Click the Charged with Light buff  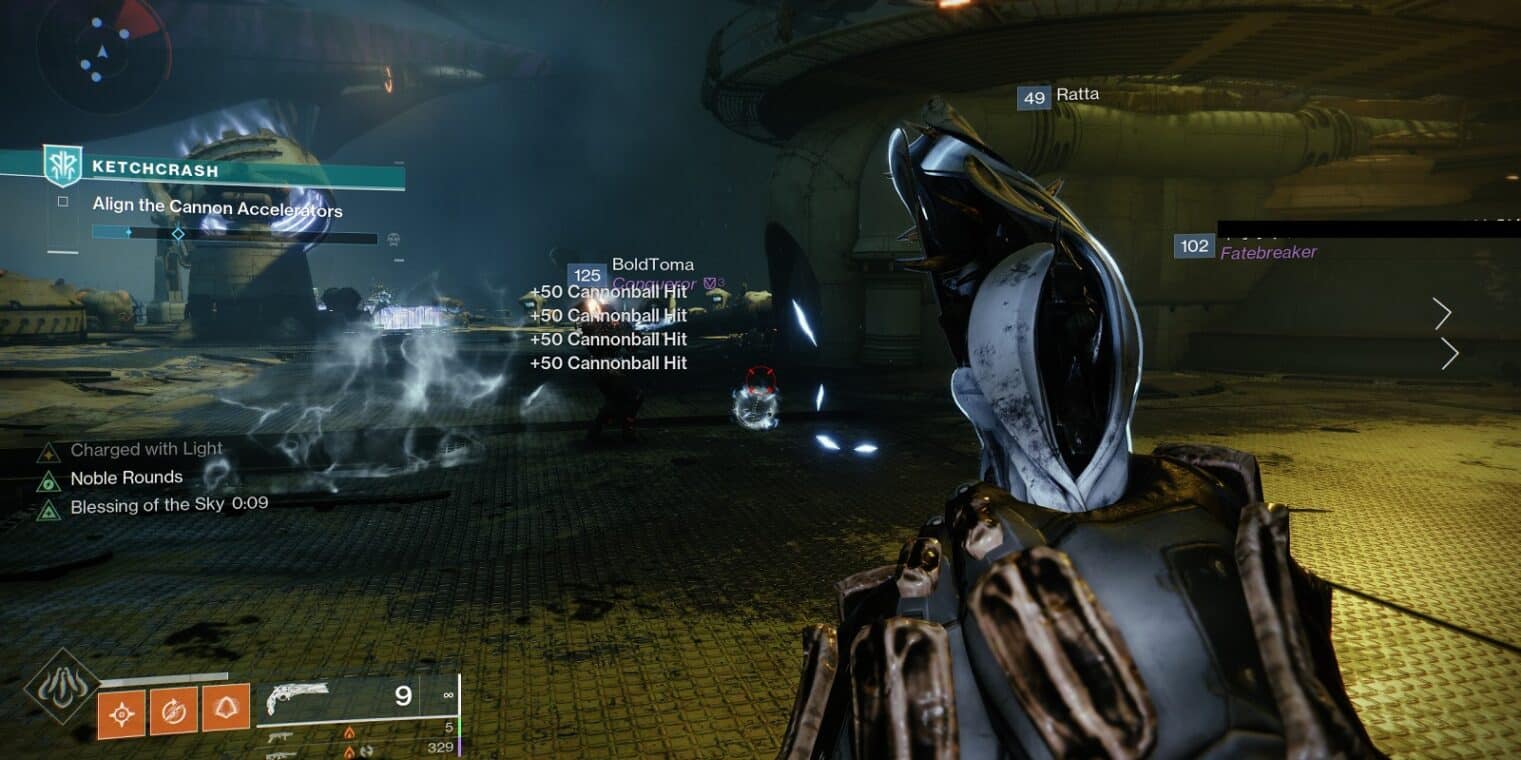pyautogui.click(x=146, y=450)
